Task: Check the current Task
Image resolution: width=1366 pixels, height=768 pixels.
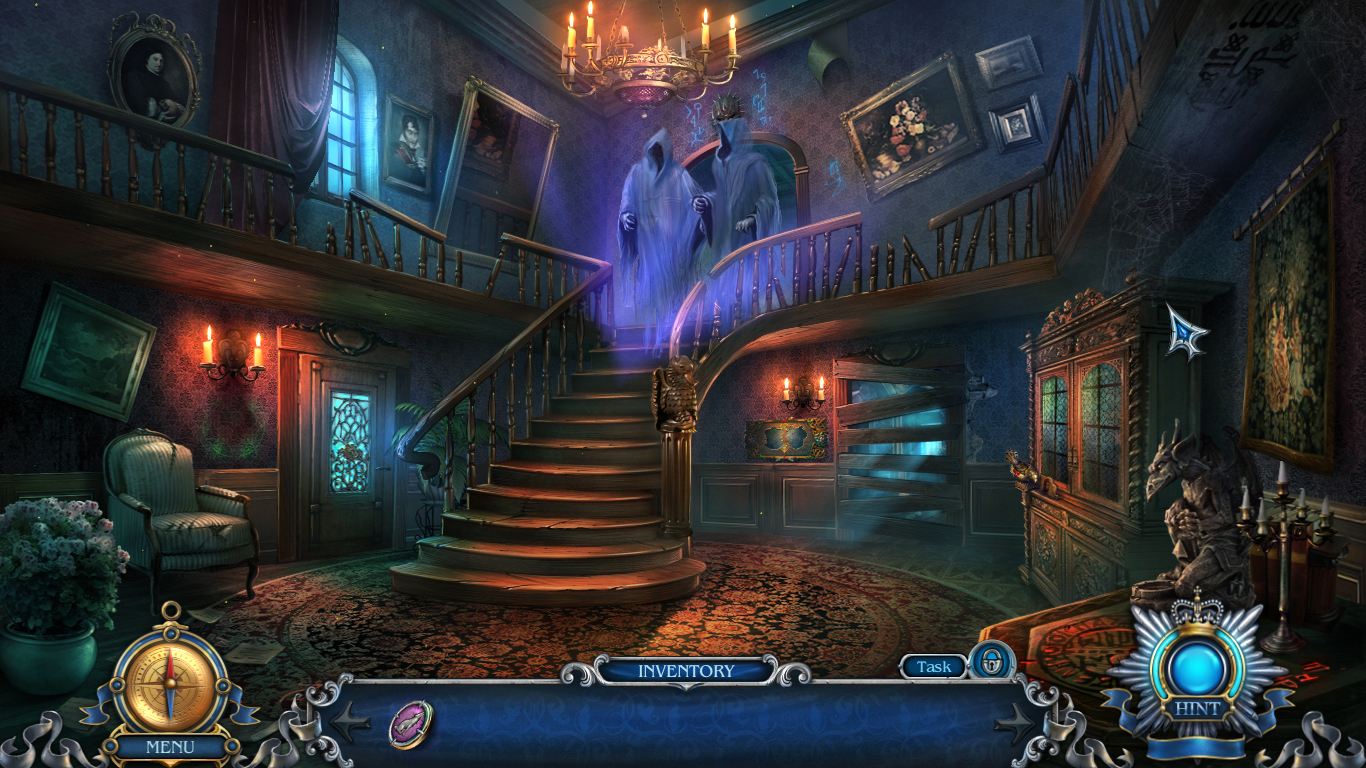Action: point(932,666)
